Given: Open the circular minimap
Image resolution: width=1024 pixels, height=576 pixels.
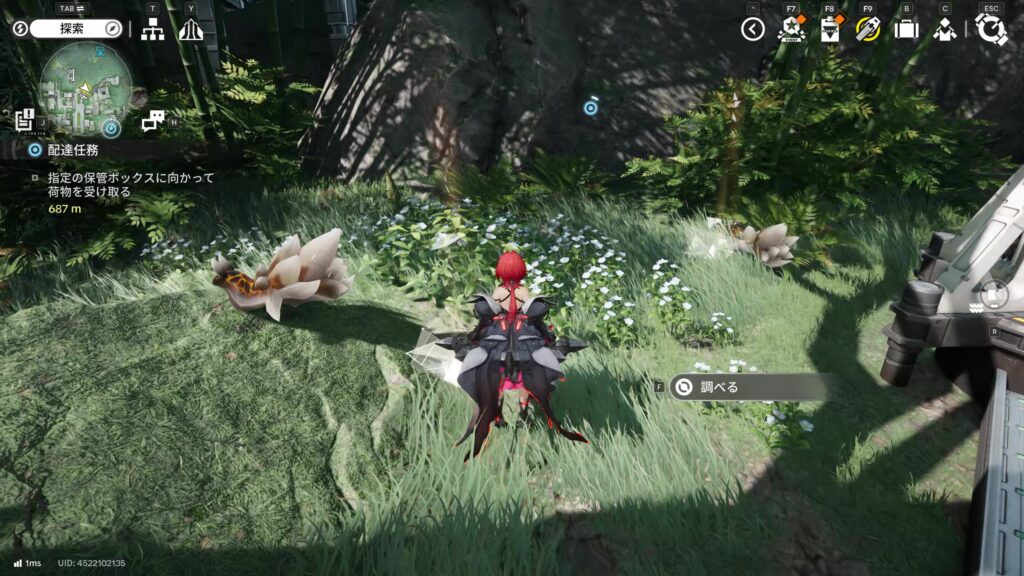Looking at the screenshot, I should [x=85, y=88].
